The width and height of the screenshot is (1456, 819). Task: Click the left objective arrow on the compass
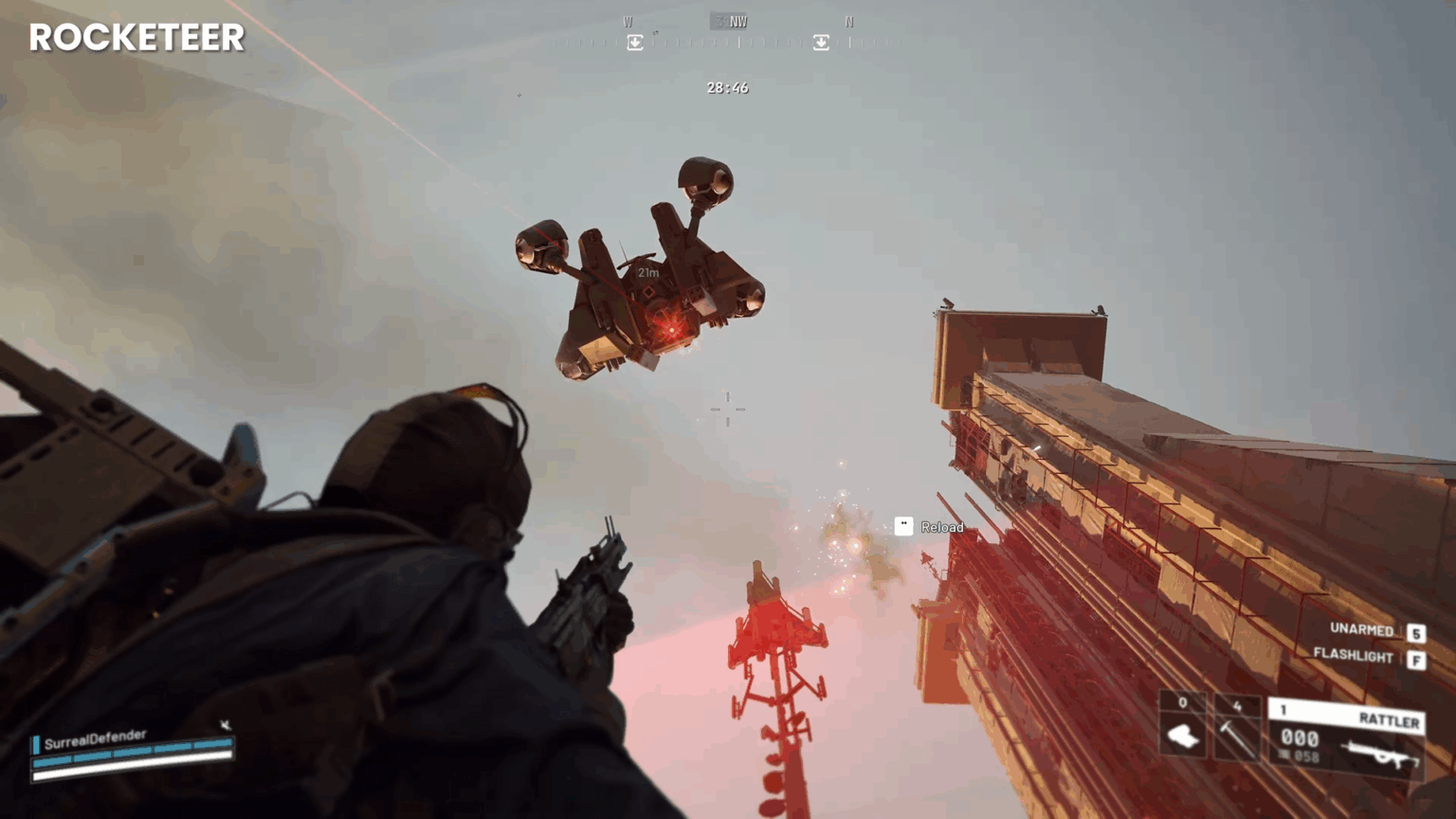point(634,43)
